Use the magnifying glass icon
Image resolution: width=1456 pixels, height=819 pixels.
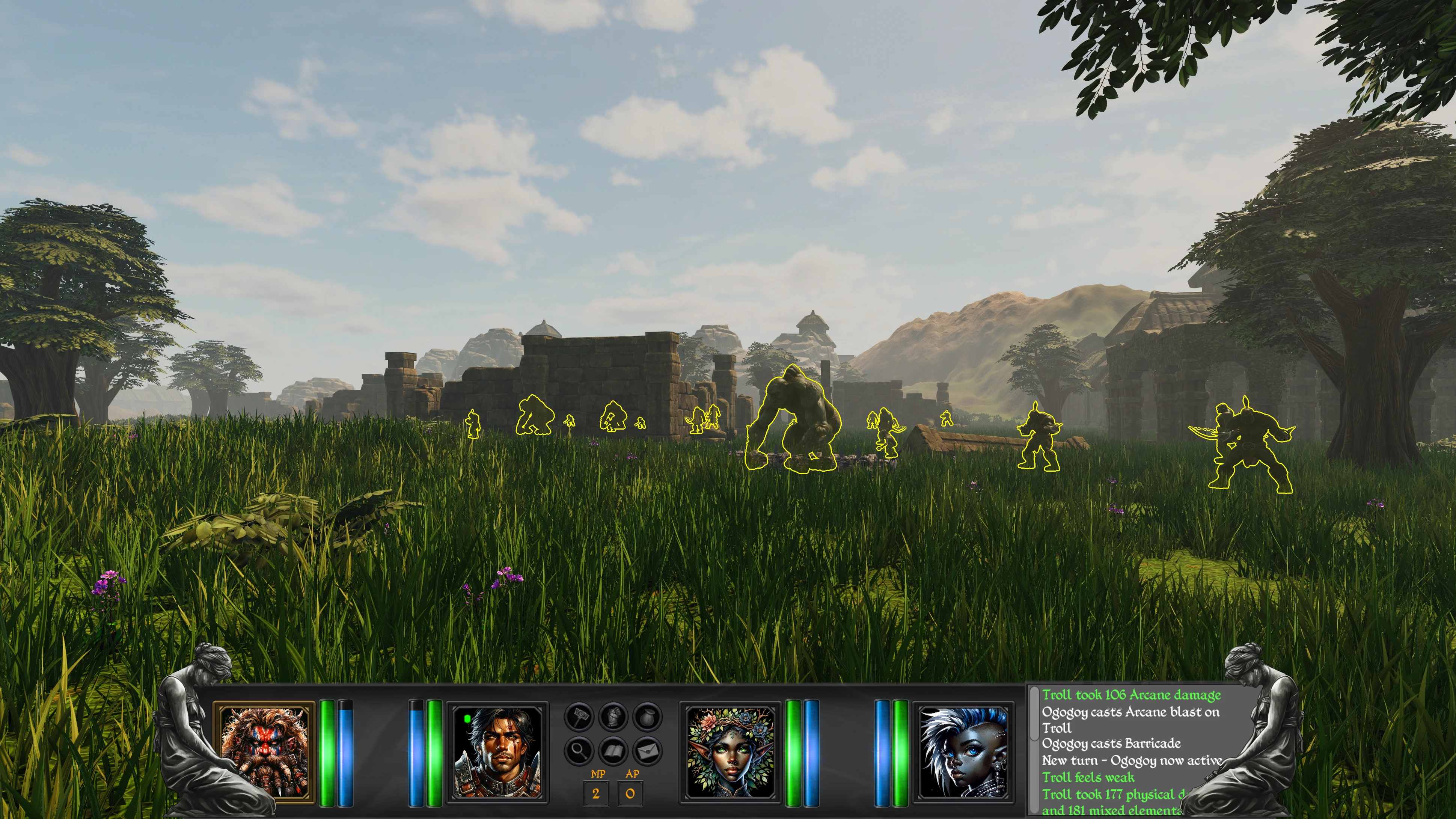coord(579,751)
